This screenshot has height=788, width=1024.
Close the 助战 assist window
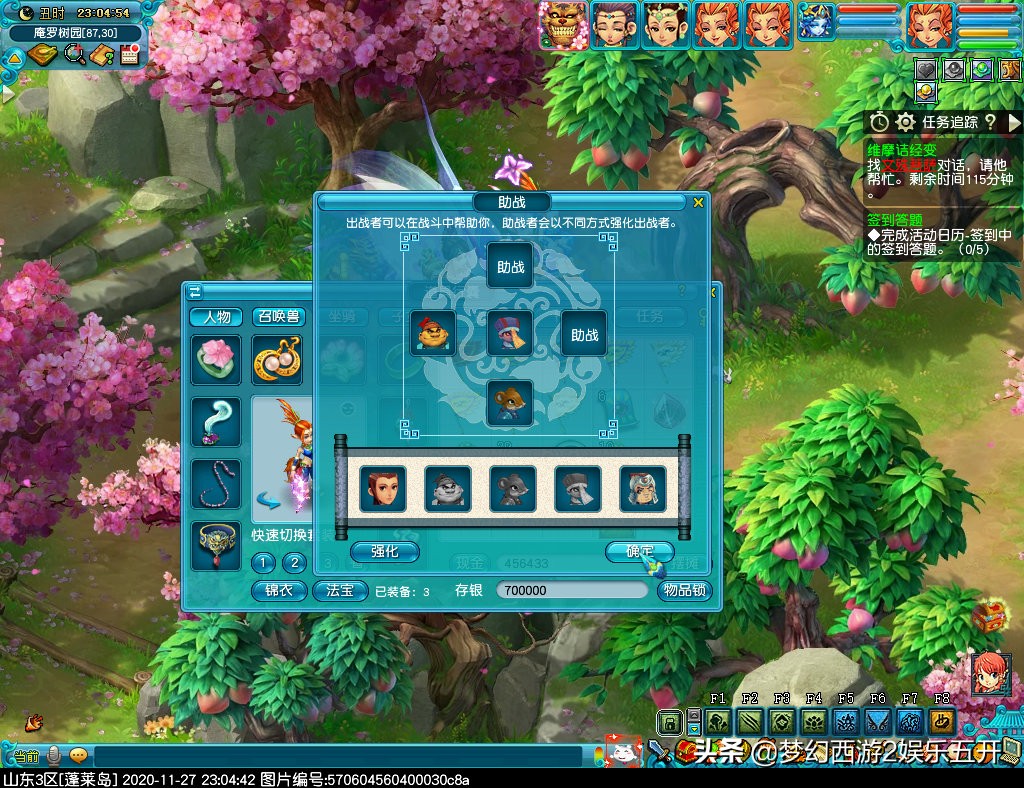(x=698, y=203)
